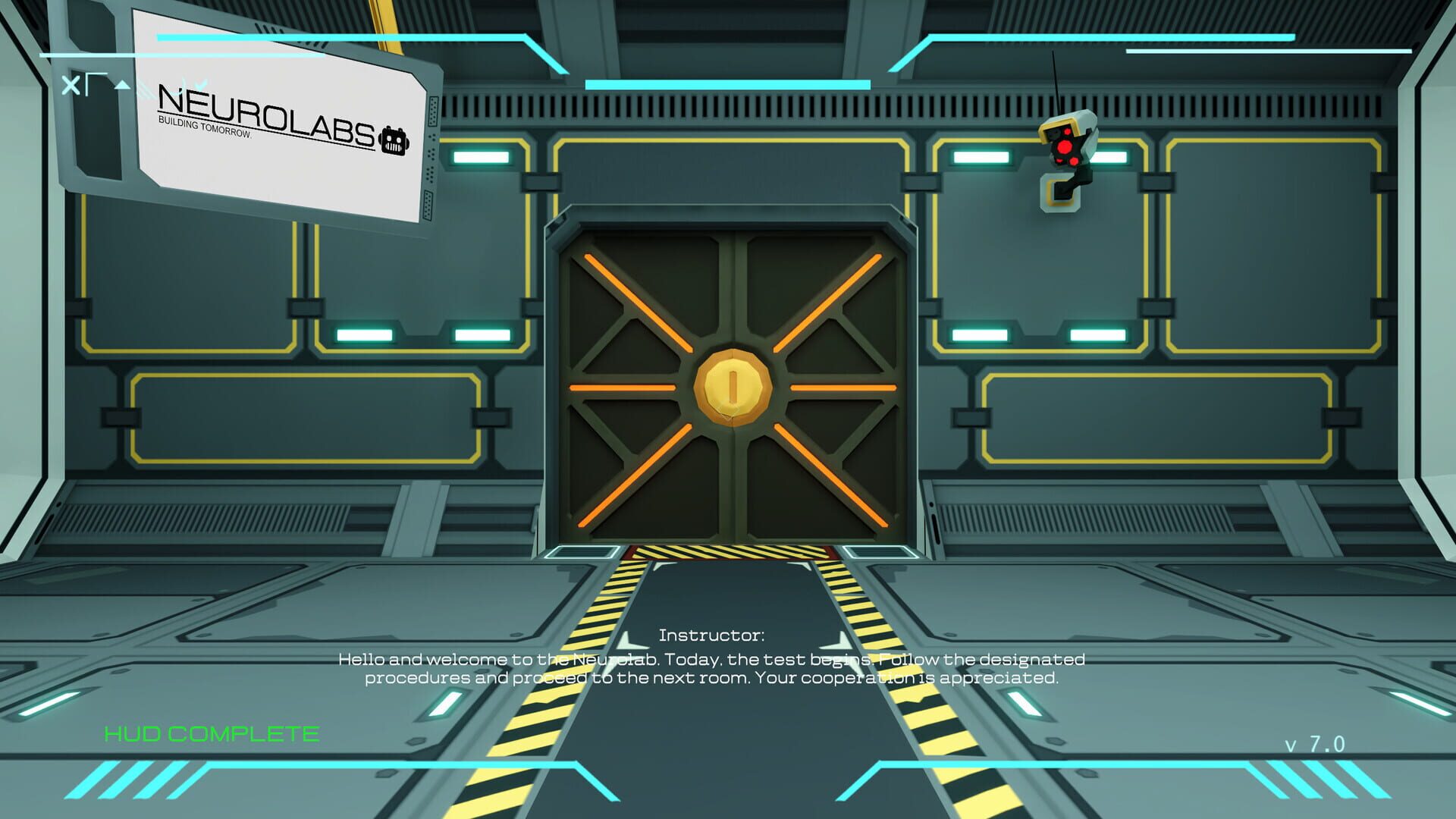This screenshot has height=819, width=1456.
Task: Select the X icon in the top-left HUD
Action: pyautogui.click(x=72, y=85)
